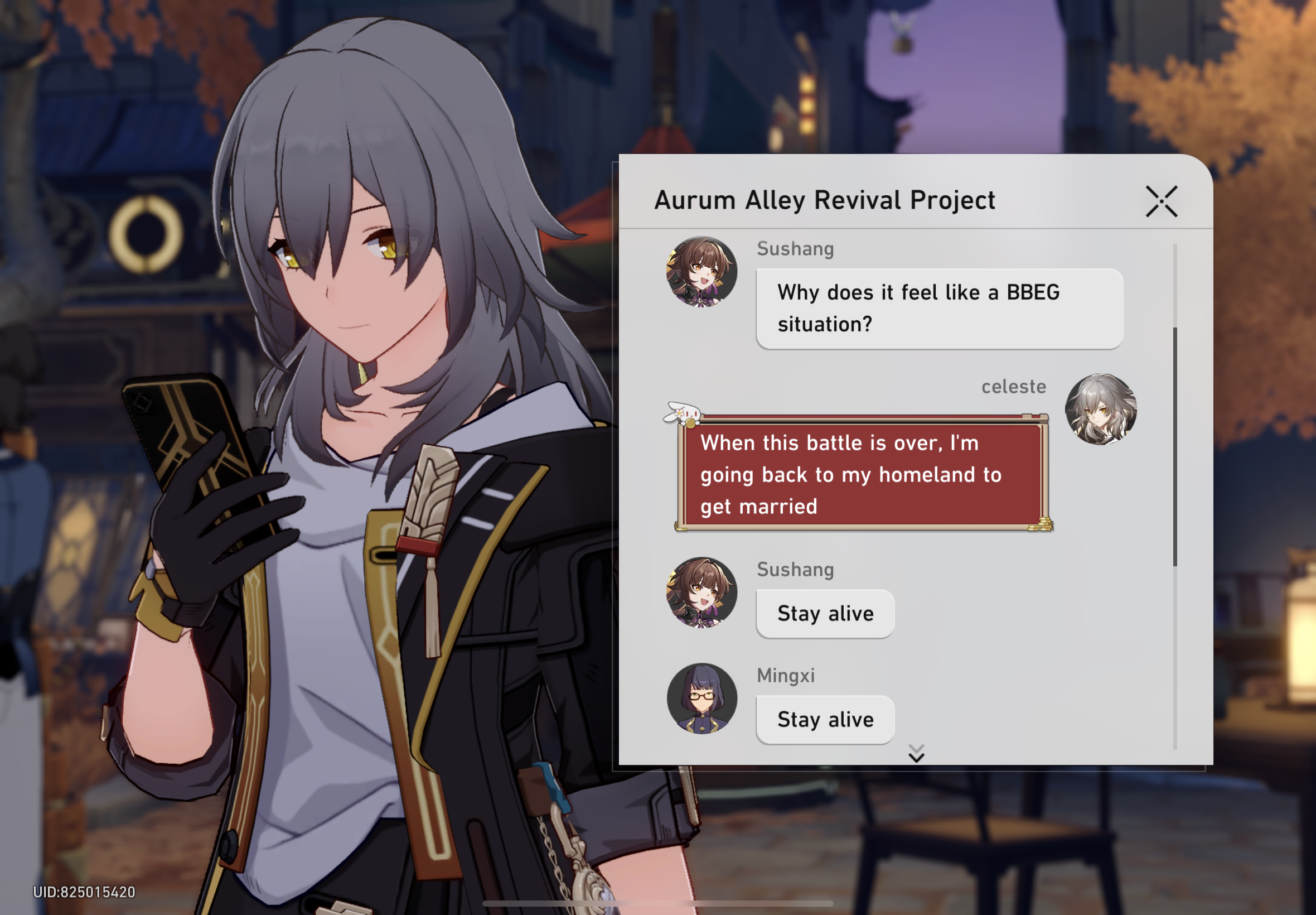
Task: Click Sushang's avatar next to Stay alive
Action: 701,594
